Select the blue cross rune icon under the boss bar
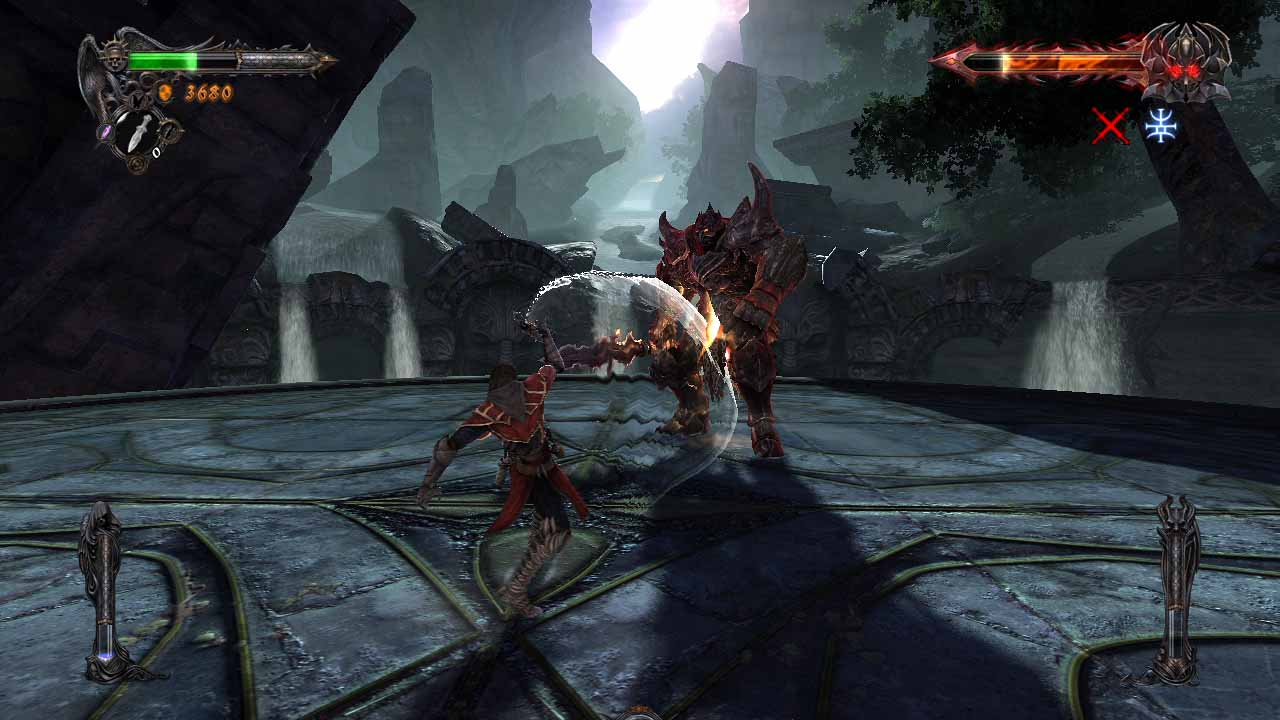Viewport: 1280px width, 720px height. click(x=1162, y=126)
